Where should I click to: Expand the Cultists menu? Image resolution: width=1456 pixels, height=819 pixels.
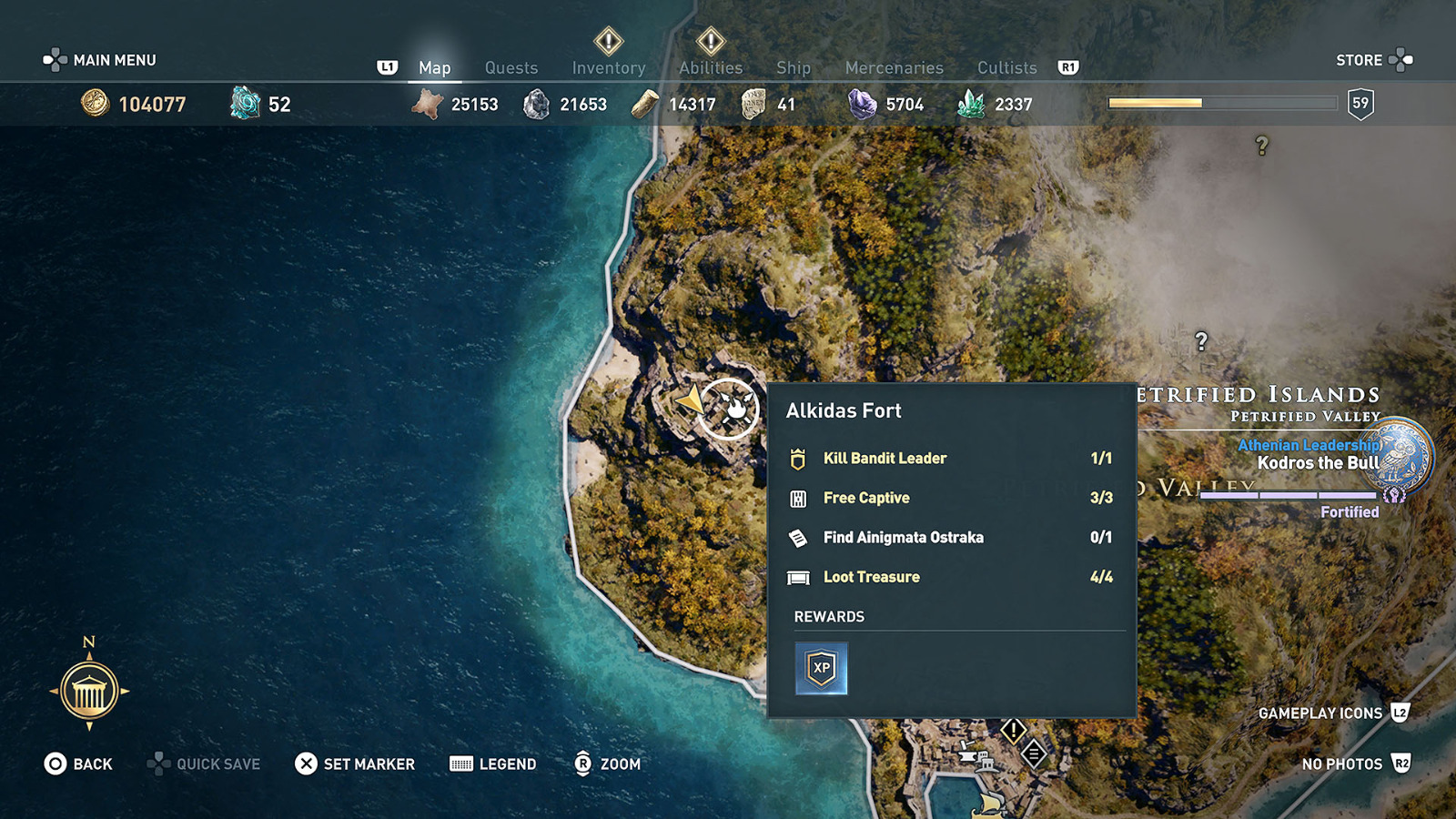pyautogui.click(x=1006, y=67)
